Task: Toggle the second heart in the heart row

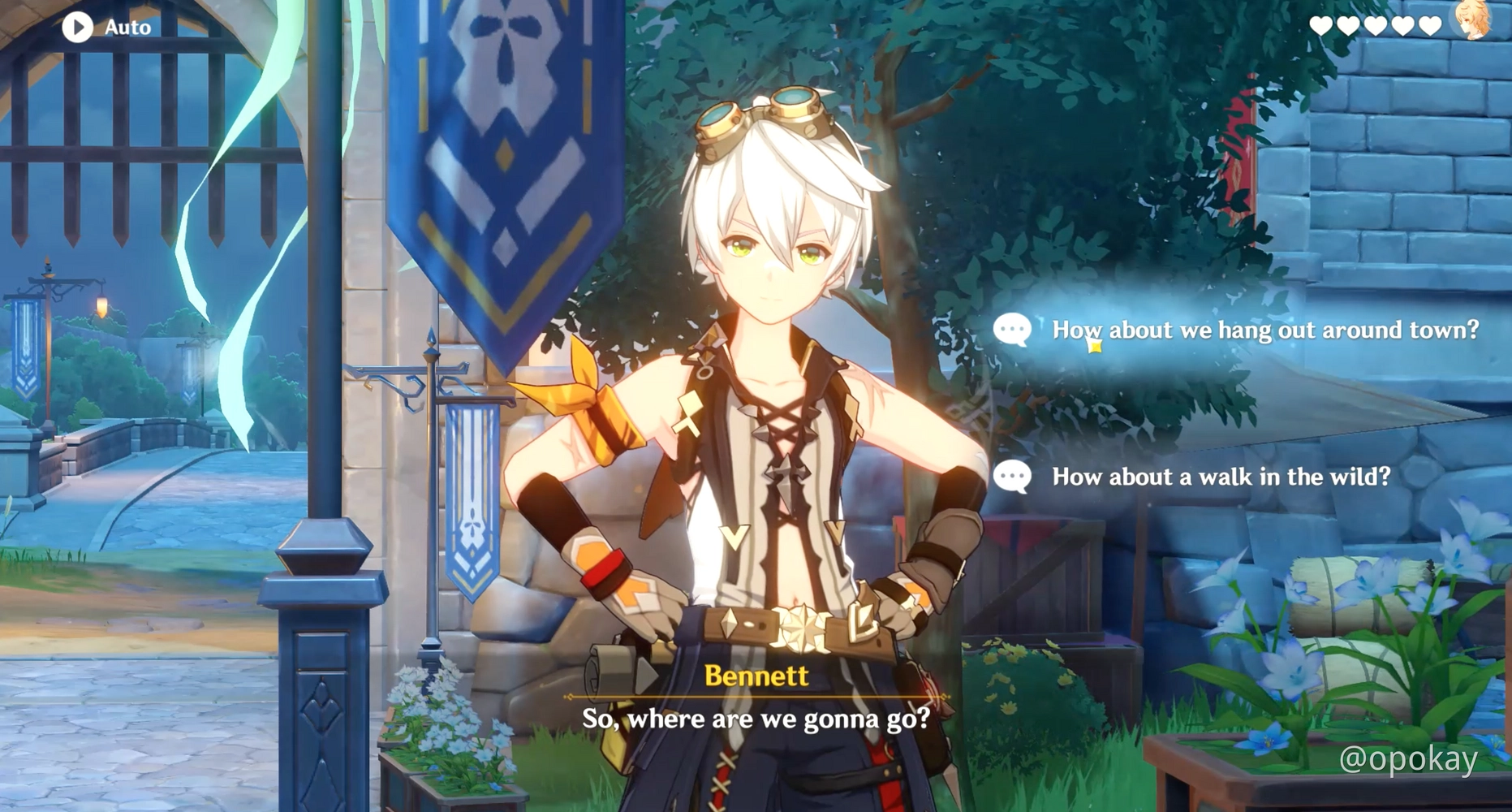Action: tap(1348, 24)
